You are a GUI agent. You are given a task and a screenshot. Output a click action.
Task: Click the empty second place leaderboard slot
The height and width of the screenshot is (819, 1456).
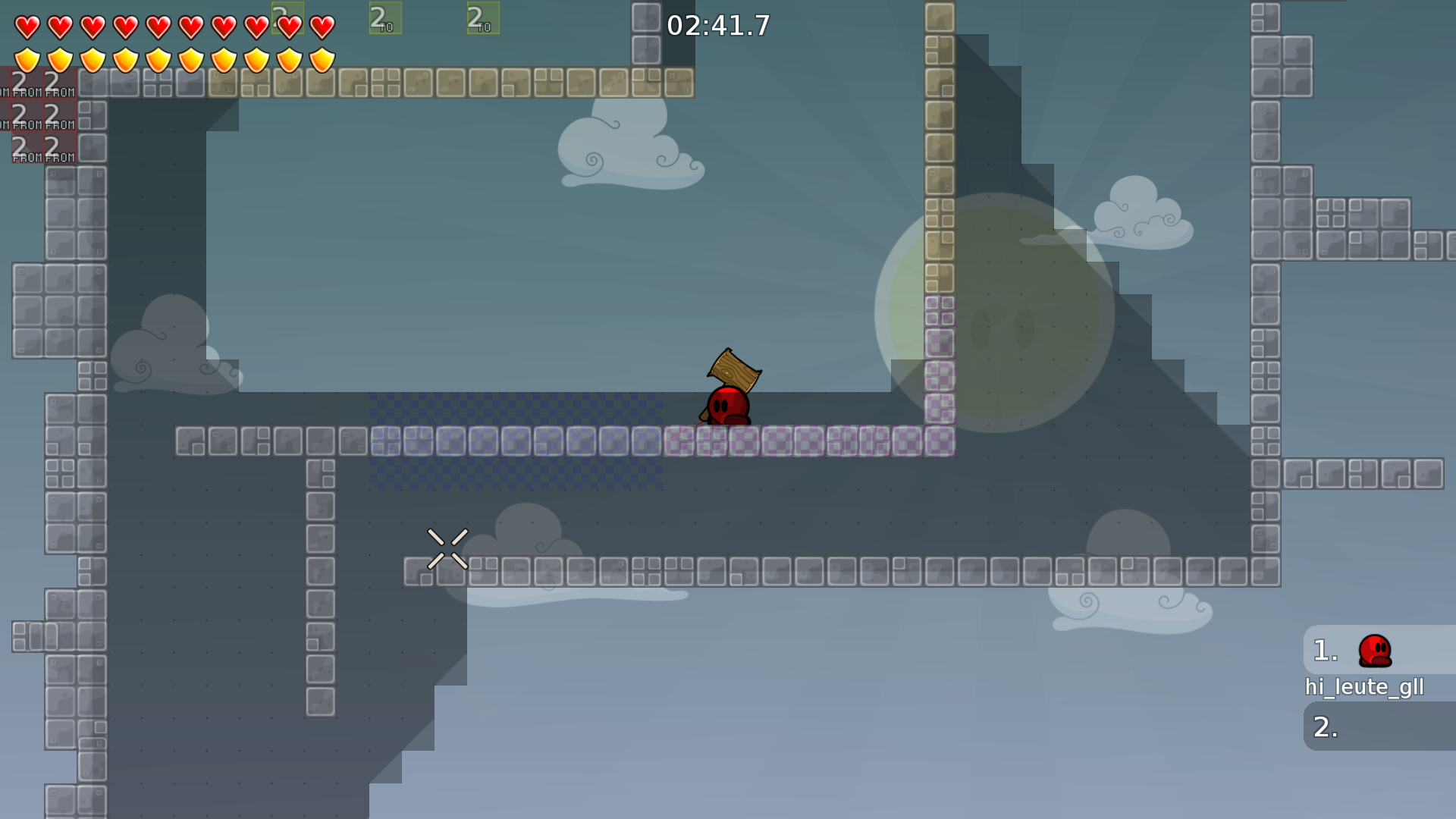(x=1376, y=726)
